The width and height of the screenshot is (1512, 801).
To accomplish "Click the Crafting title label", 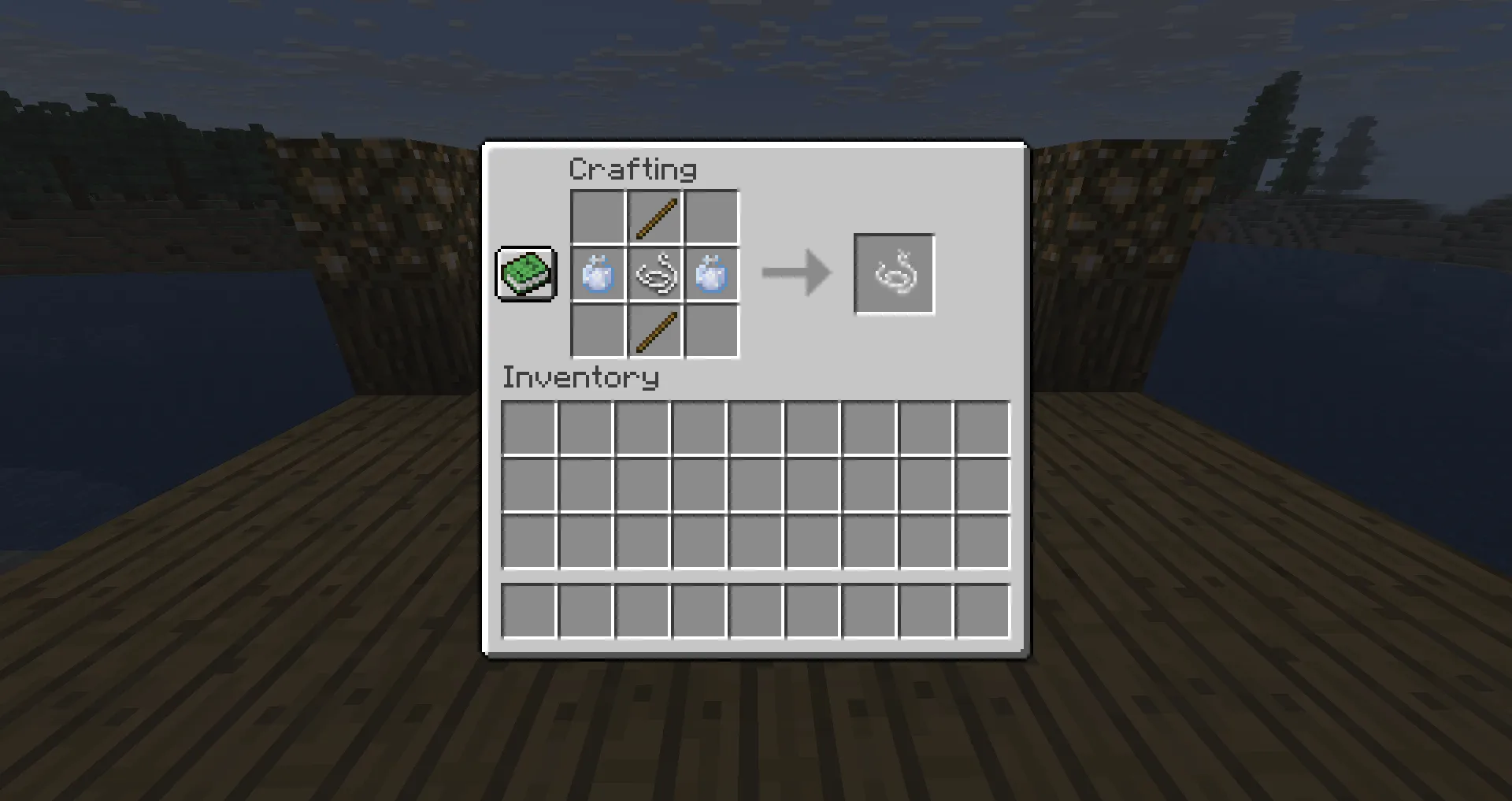I will pyautogui.click(x=632, y=168).
